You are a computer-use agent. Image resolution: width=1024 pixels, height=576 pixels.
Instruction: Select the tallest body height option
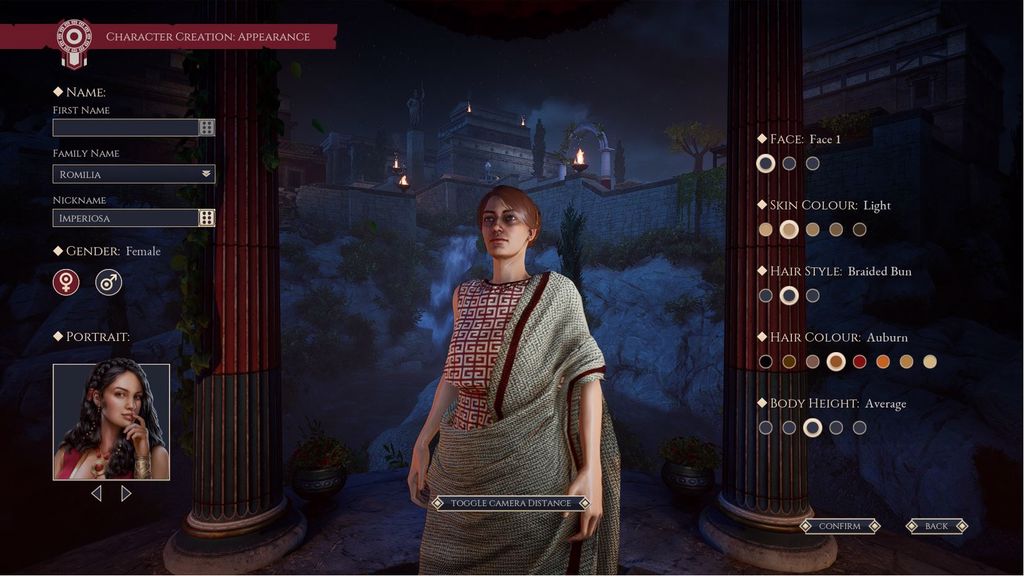pos(859,428)
